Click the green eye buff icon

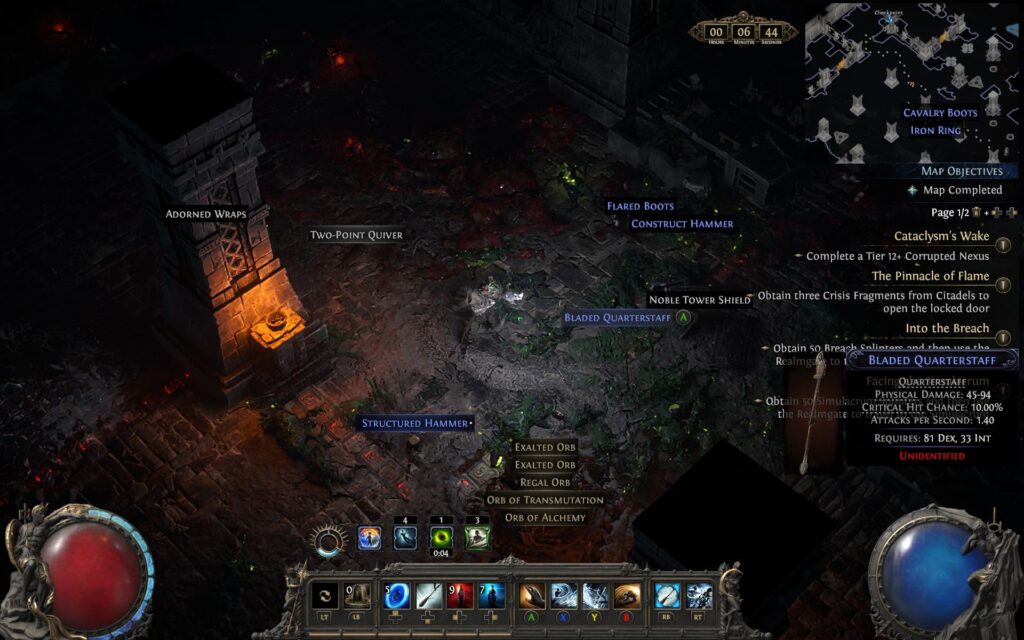(441, 538)
